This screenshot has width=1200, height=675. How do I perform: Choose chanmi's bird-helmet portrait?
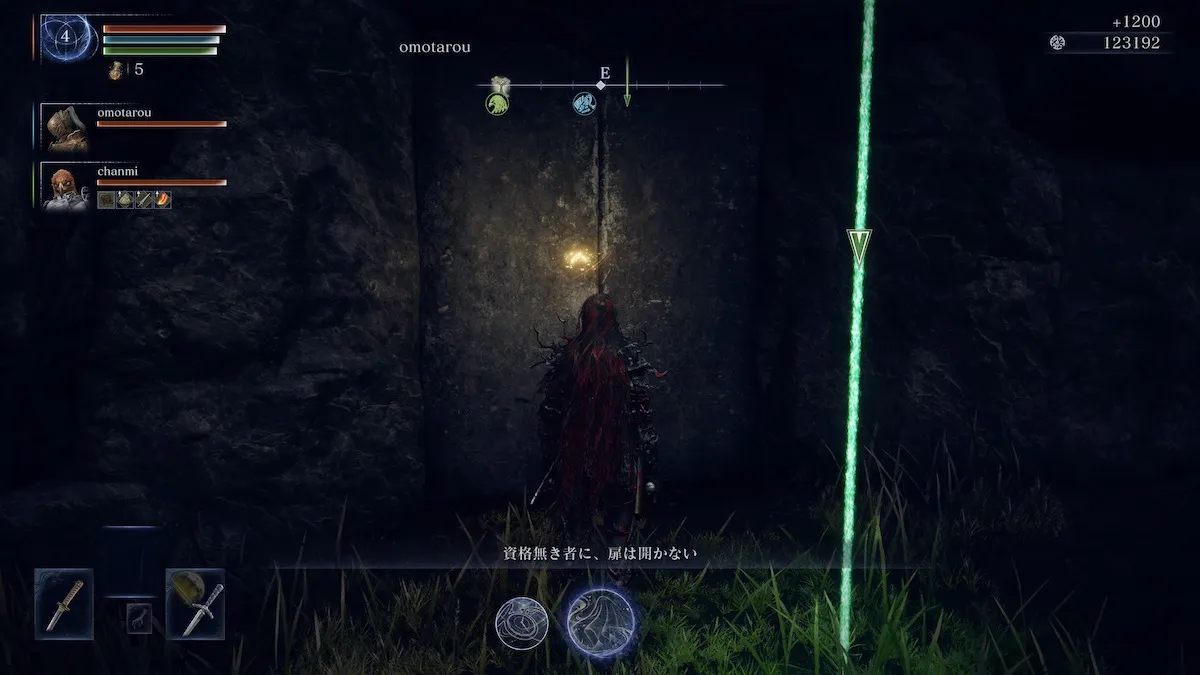67,186
